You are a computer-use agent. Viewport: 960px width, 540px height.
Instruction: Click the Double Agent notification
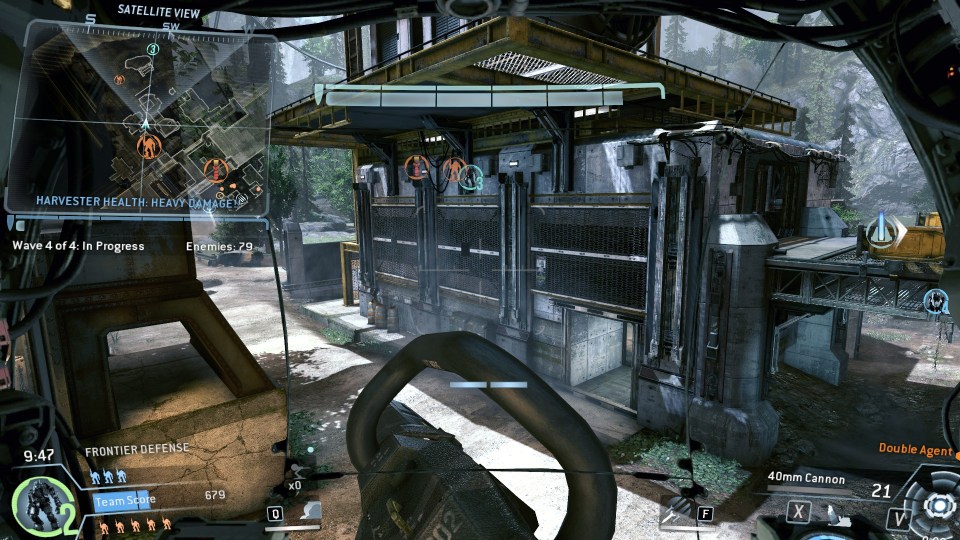915,450
